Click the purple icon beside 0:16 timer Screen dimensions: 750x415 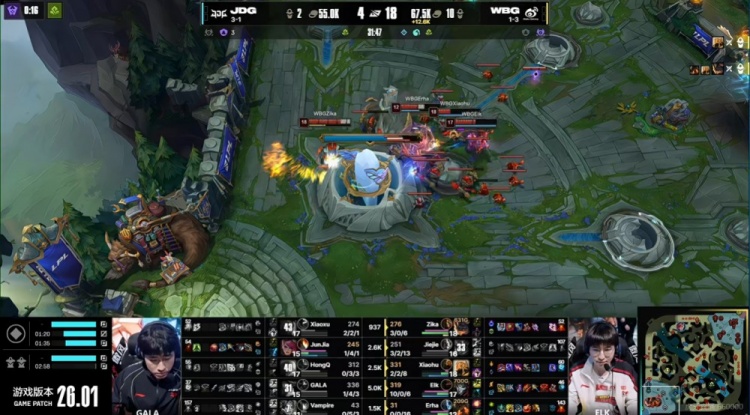[11, 9]
